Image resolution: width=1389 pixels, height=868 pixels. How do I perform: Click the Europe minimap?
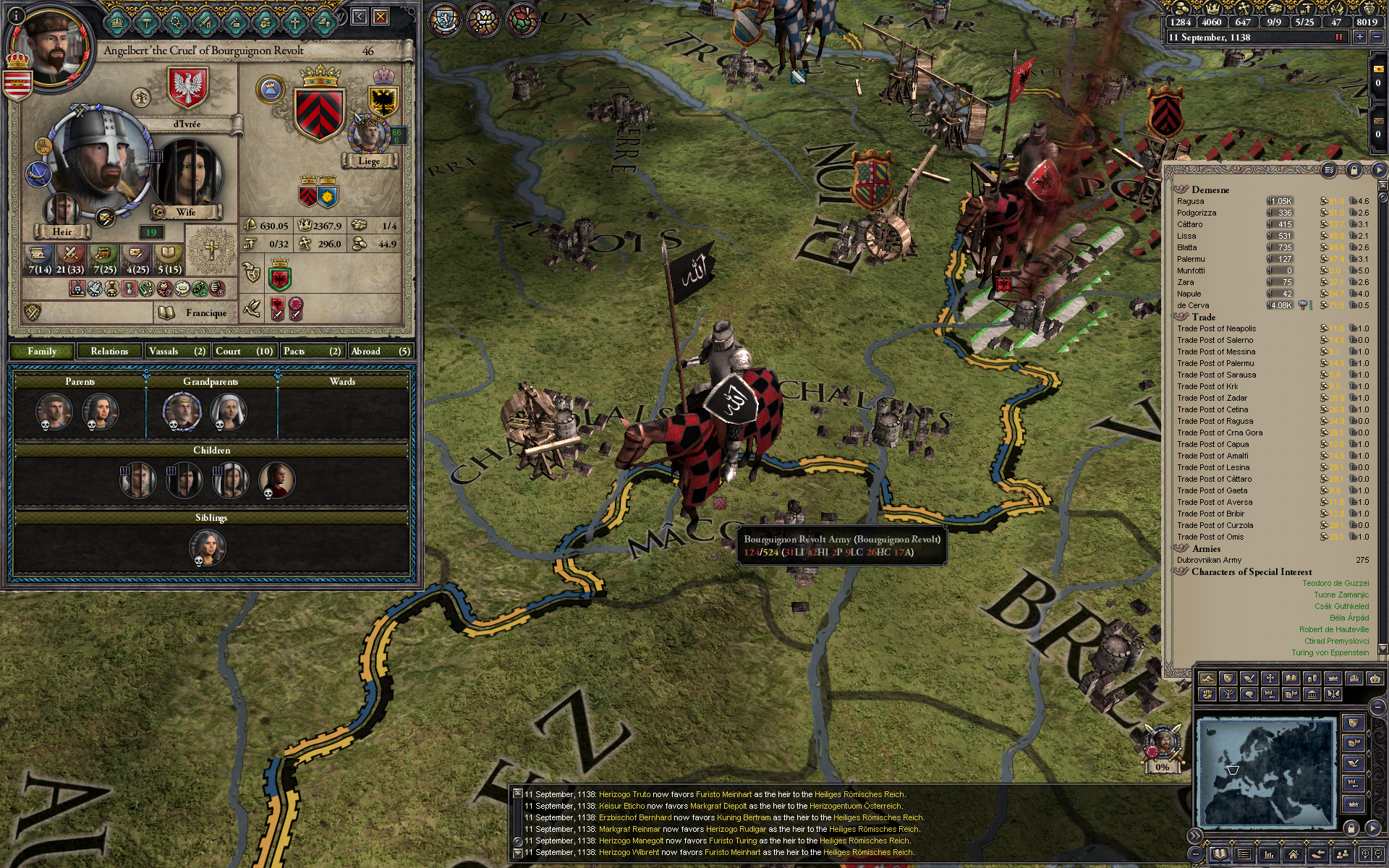(1265, 771)
